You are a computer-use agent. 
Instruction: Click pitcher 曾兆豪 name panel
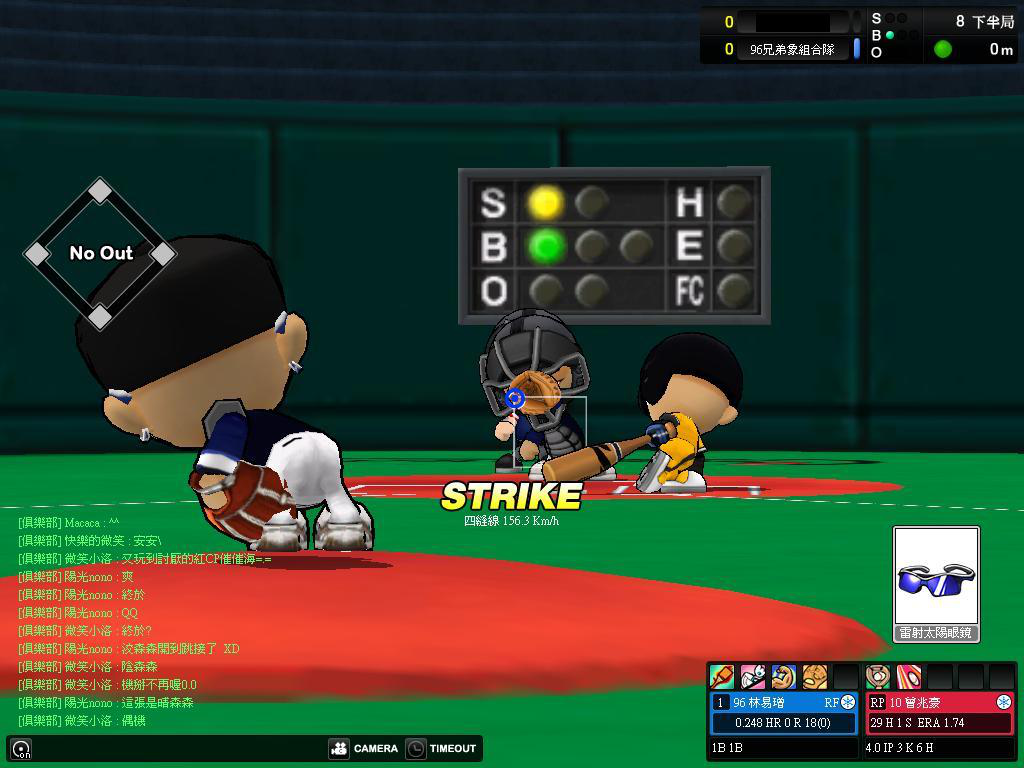click(x=939, y=702)
